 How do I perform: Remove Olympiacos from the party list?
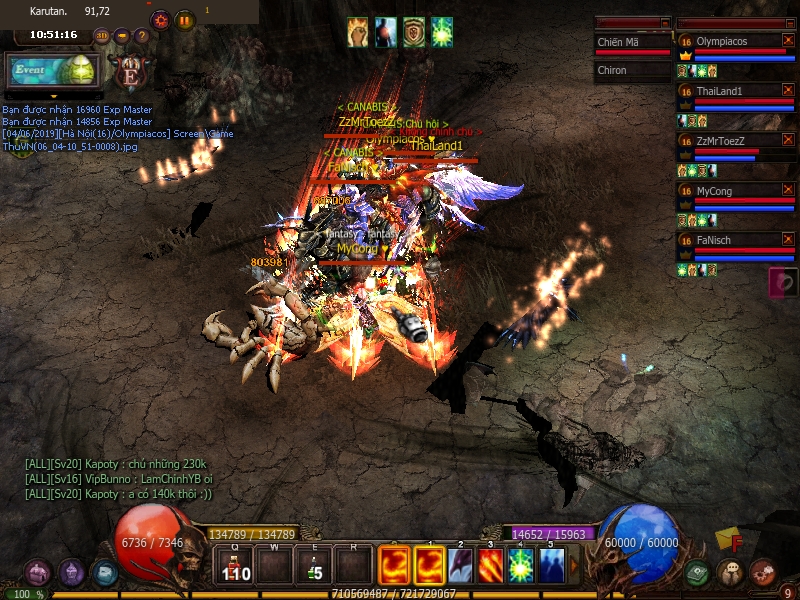pos(788,40)
